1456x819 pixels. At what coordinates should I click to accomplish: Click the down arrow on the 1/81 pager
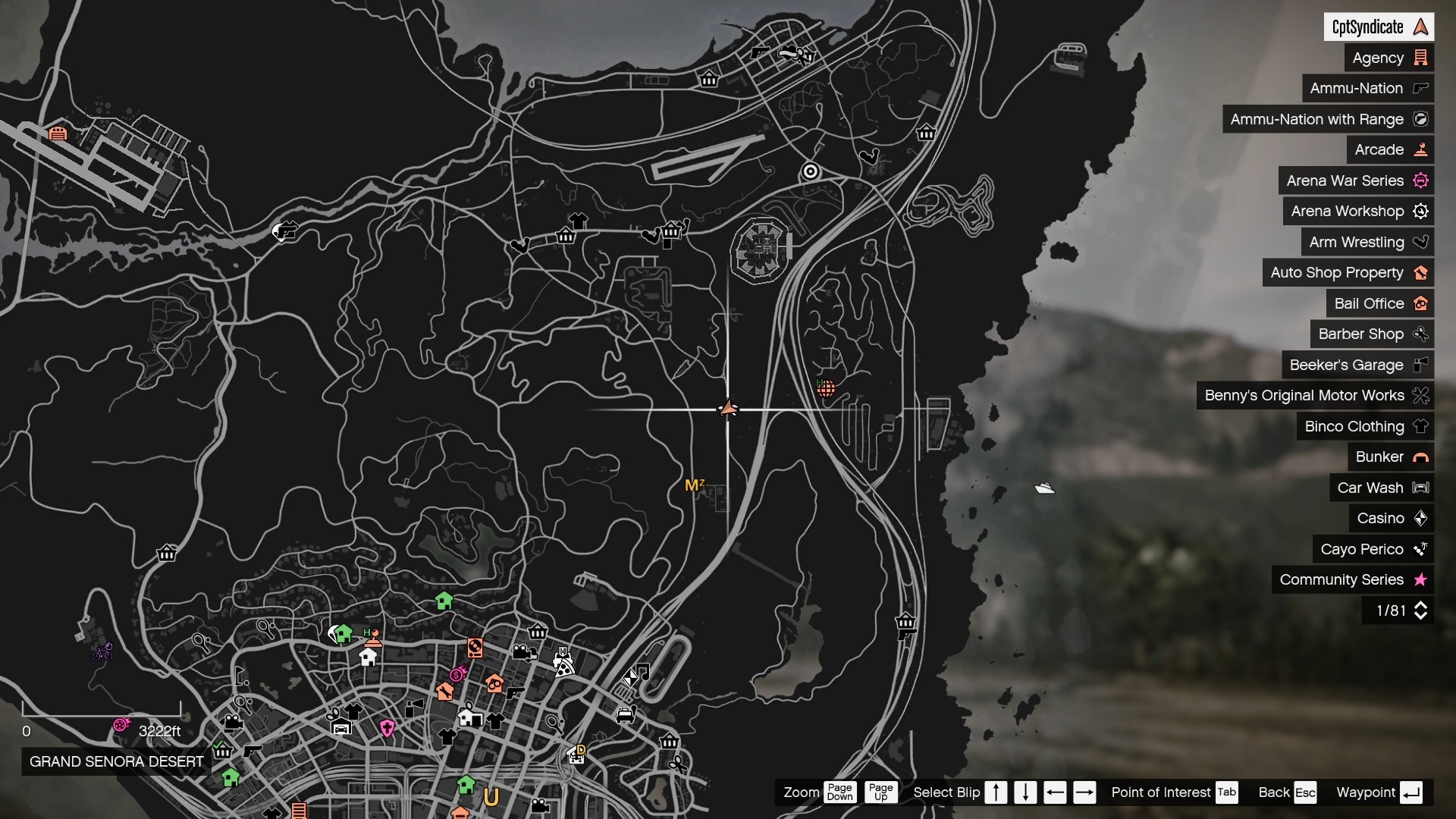click(x=1422, y=616)
